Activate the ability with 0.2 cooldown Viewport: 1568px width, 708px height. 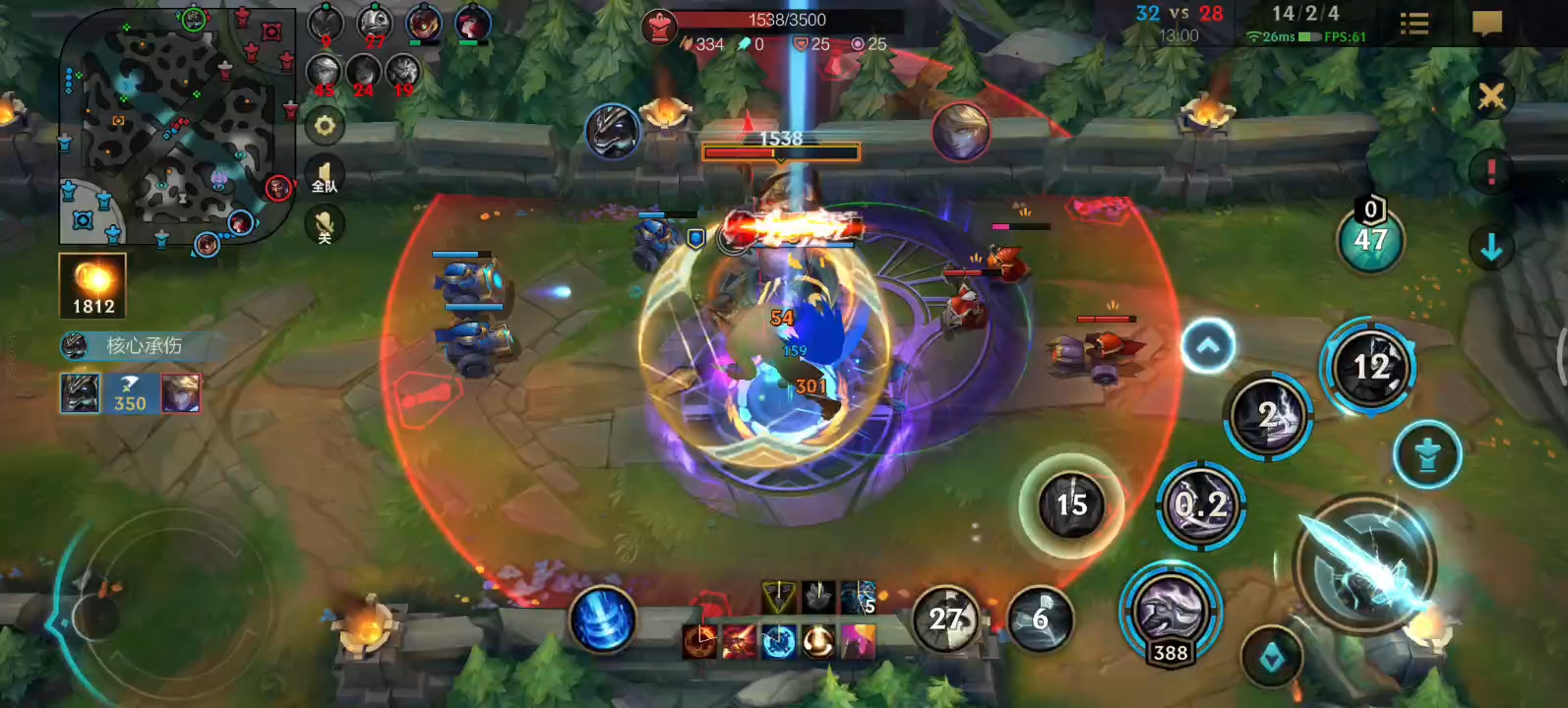point(1201,505)
